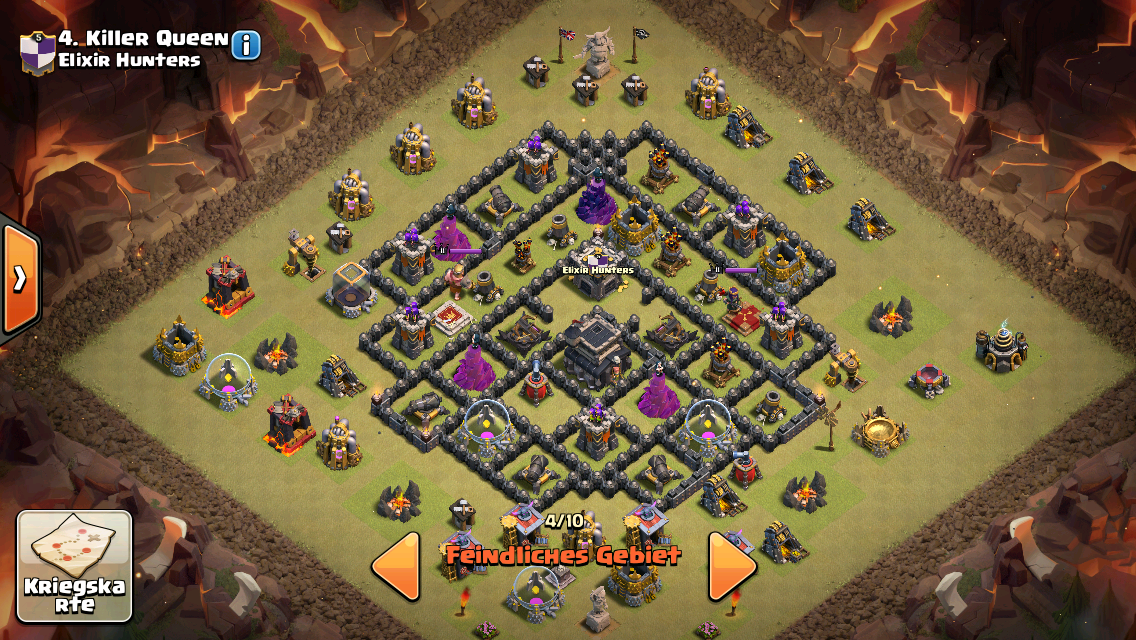Image resolution: width=1136 pixels, height=640 pixels.
Task: Go to the next enemy base arrow
Action: pyautogui.click(x=733, y=566)
